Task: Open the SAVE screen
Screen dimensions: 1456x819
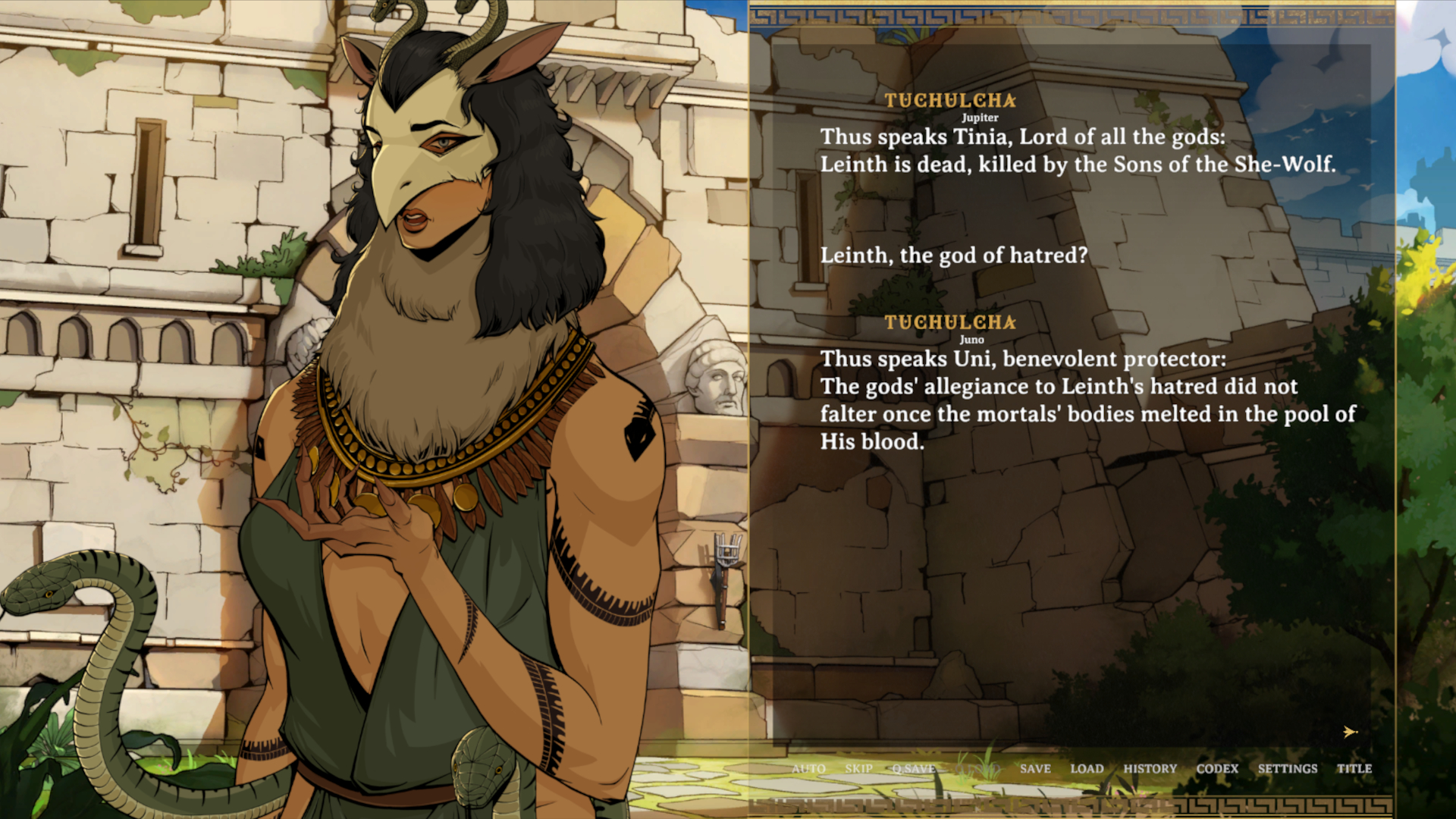Action: [1035, 768]
